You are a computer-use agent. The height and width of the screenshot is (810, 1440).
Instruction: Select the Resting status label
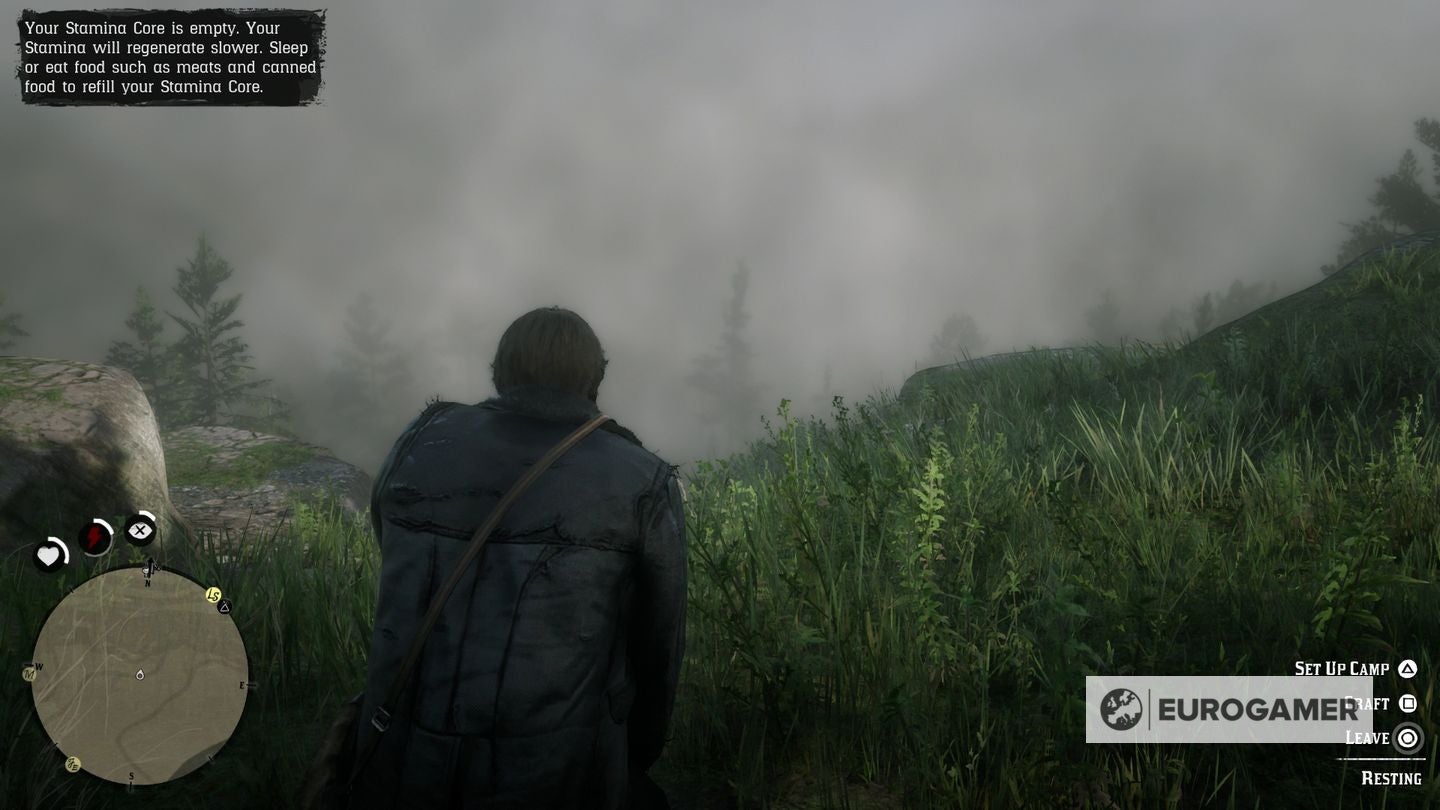click(x=1391, y=778)
